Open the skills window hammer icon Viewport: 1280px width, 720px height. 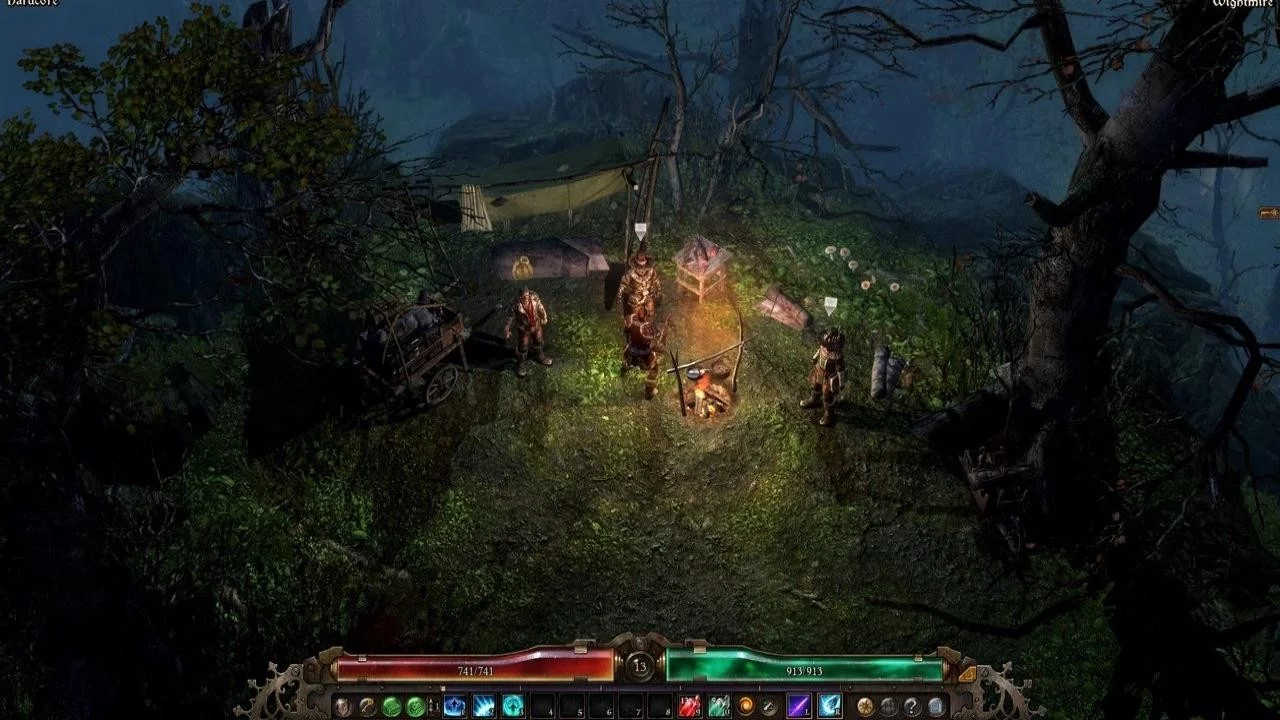(367, 706)
